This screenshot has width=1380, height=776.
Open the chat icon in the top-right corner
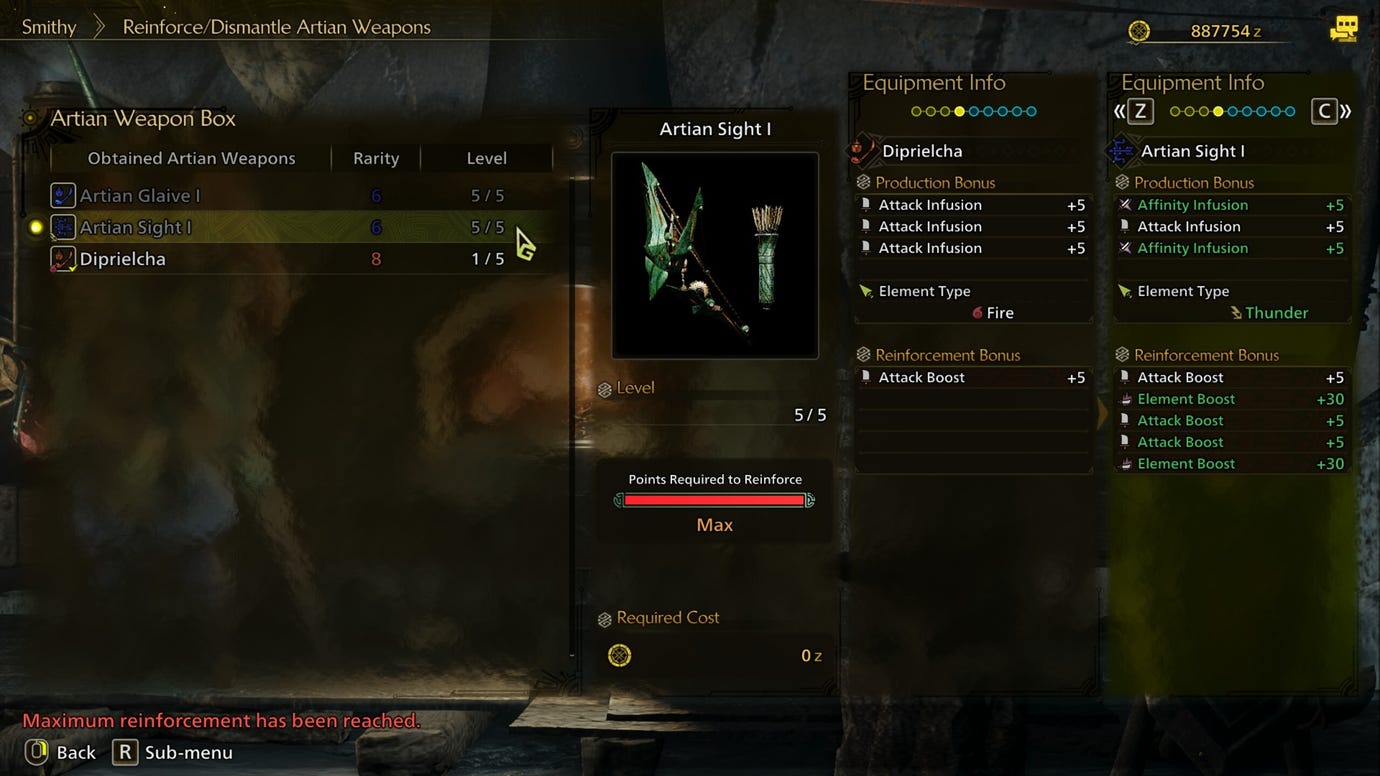click(x=1344, y=28)
